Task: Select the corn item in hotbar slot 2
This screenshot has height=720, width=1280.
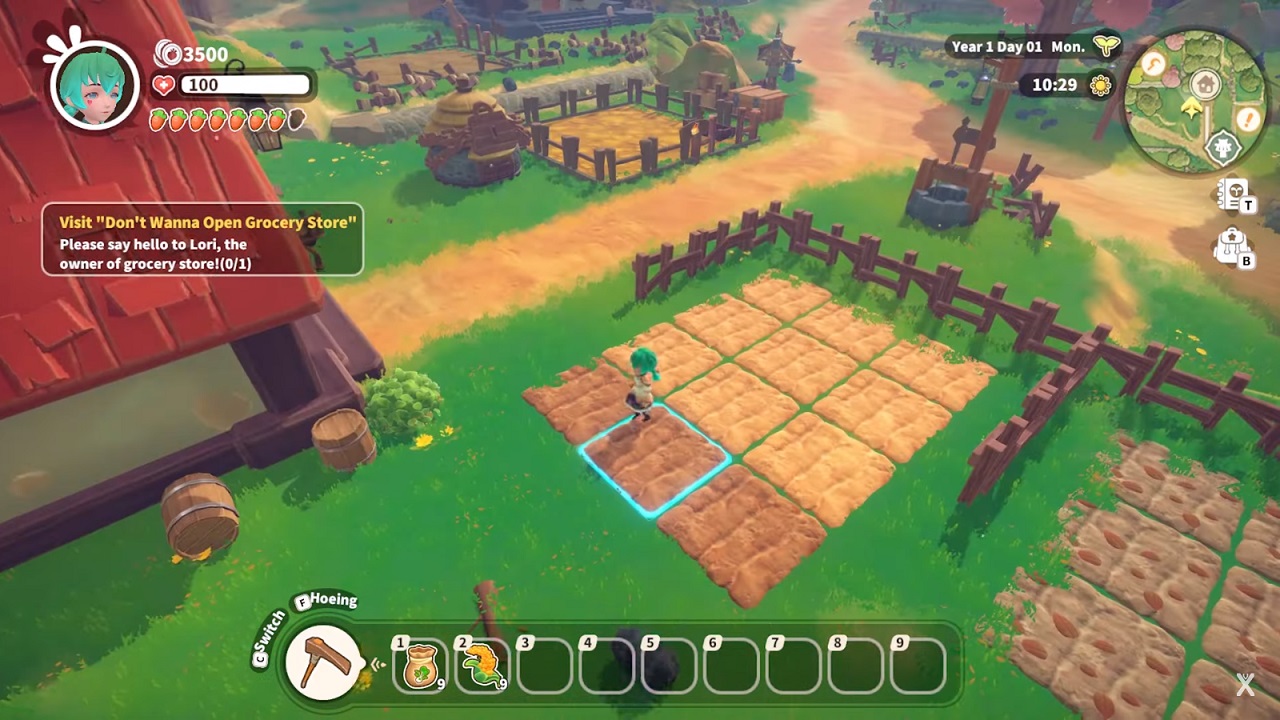Action: [483, 664]
